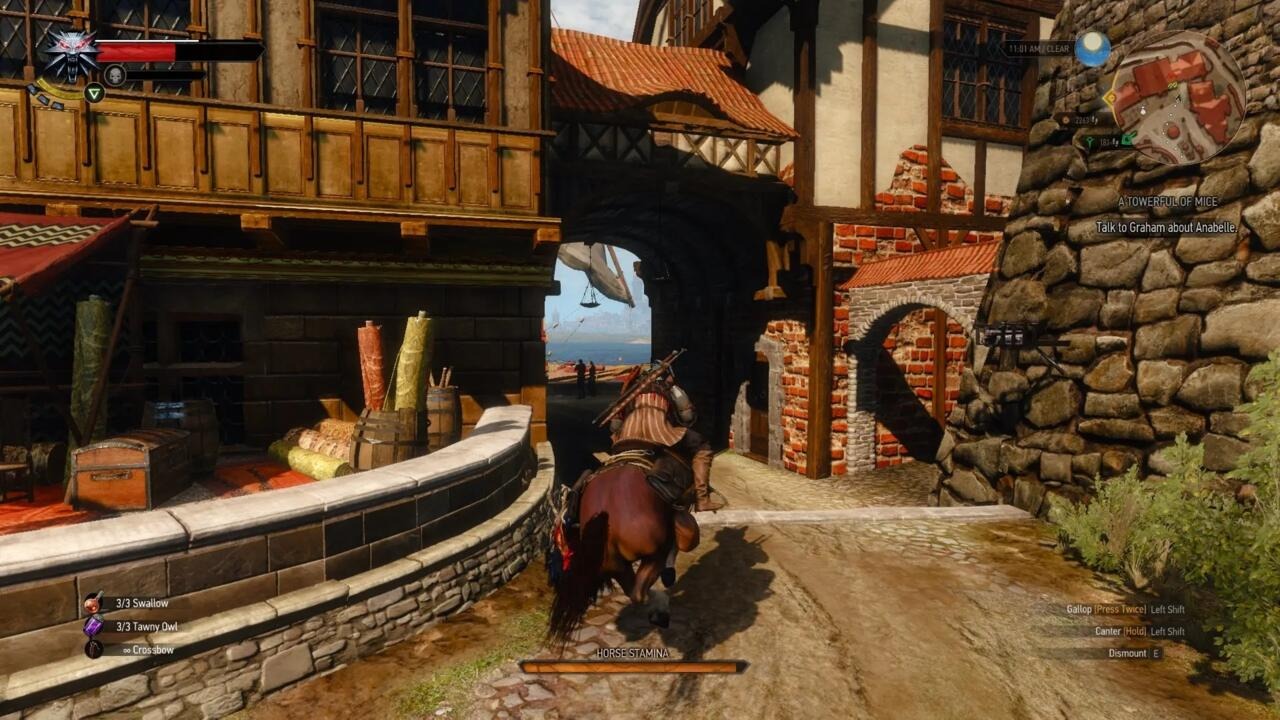The image size is (1280, 720).
Task: Click the crowns currency icon
Action: [x=1065, y=119]
